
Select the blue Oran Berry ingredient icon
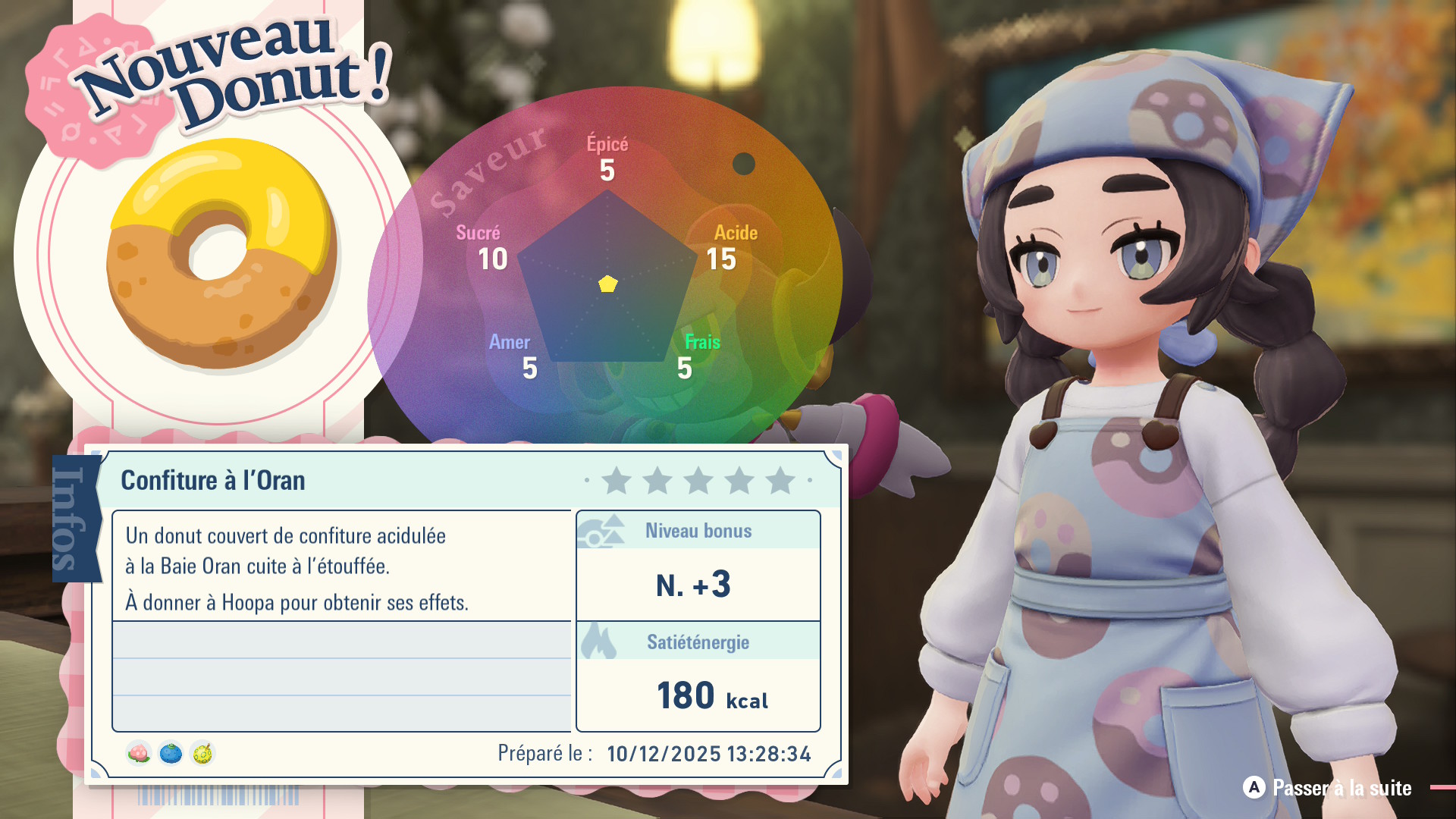[x=168, y=753]
